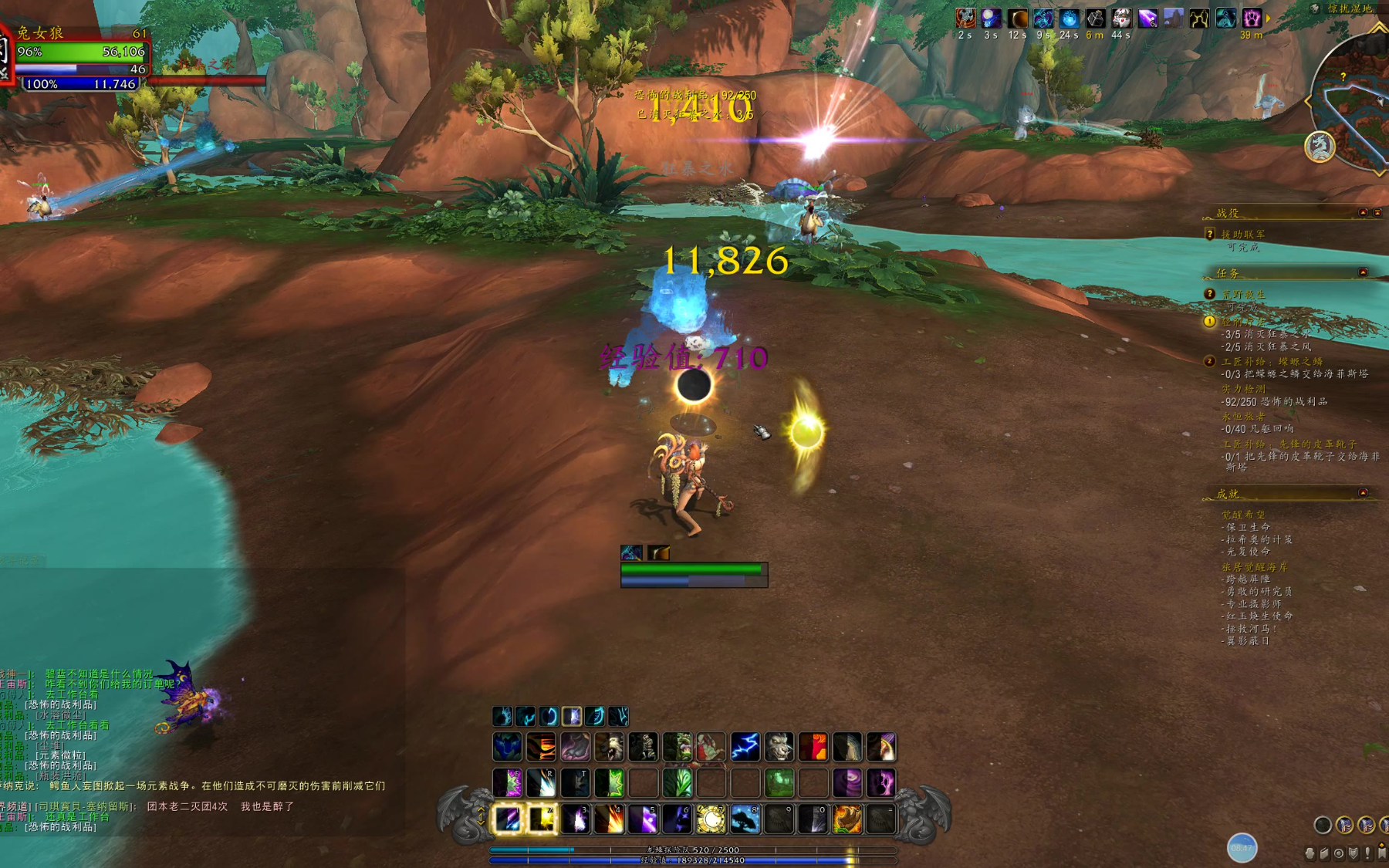Activate the starry tree ability in slot 8
The width and height of the screenshot is (1389, 868).
click(x=745, y=819)
